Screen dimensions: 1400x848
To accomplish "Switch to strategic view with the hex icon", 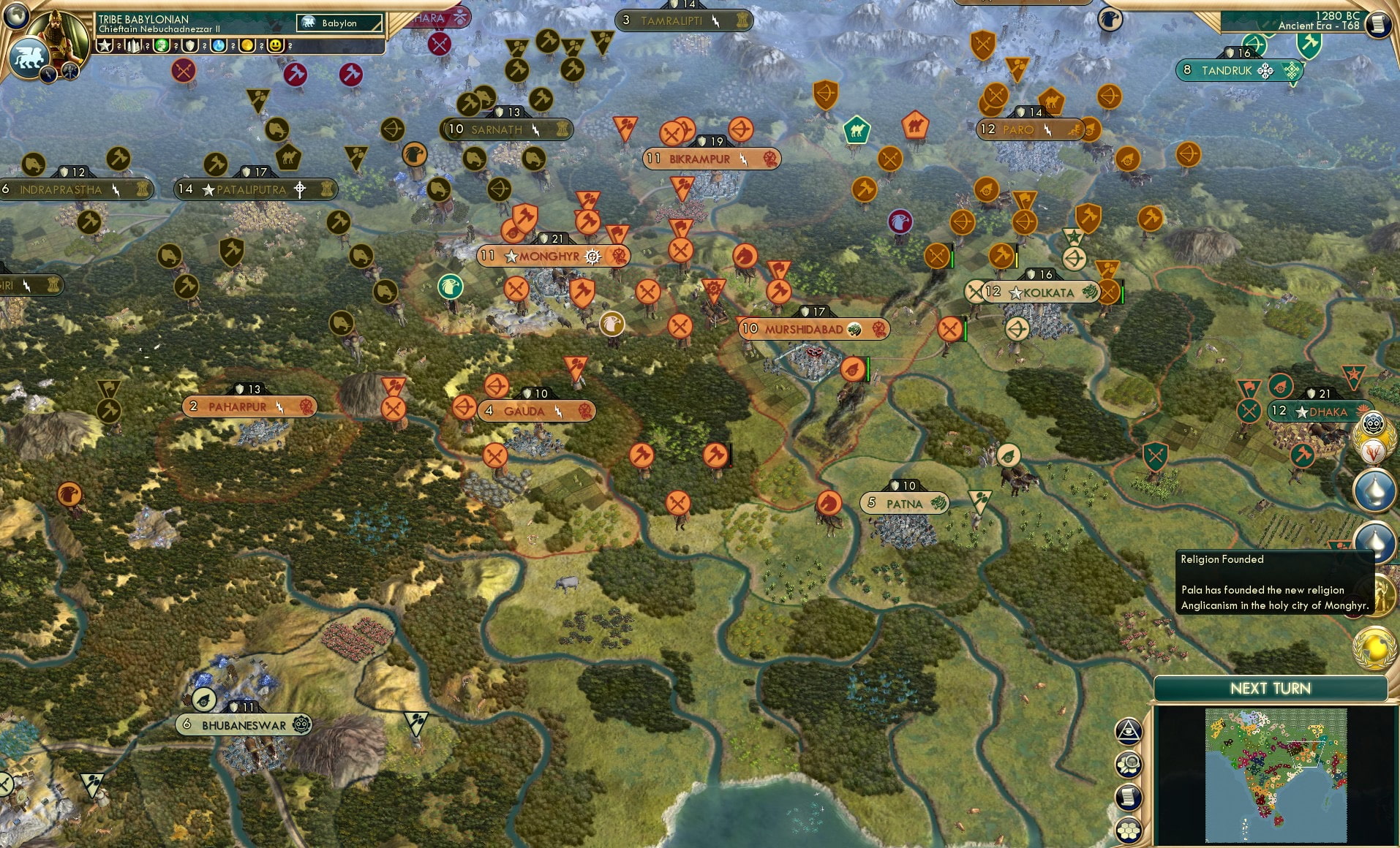I will pyautogui.click(x=1129, y=829).
